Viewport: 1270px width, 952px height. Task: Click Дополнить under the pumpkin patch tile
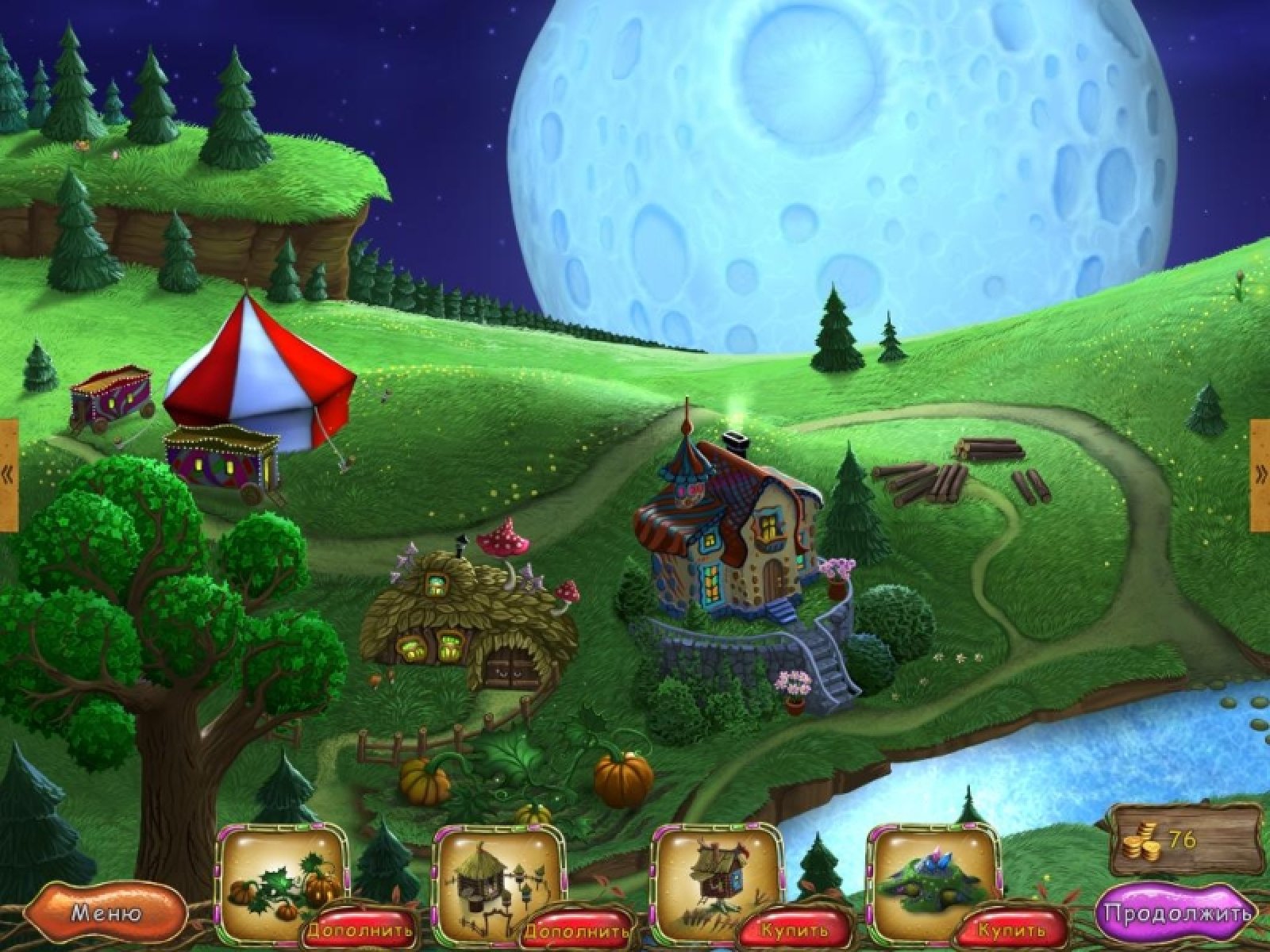point(361,930)
